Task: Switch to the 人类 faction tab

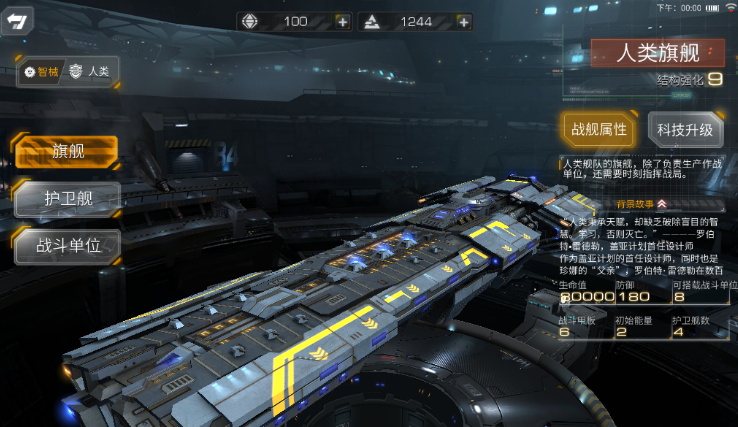Action: (x=90, y=72)
